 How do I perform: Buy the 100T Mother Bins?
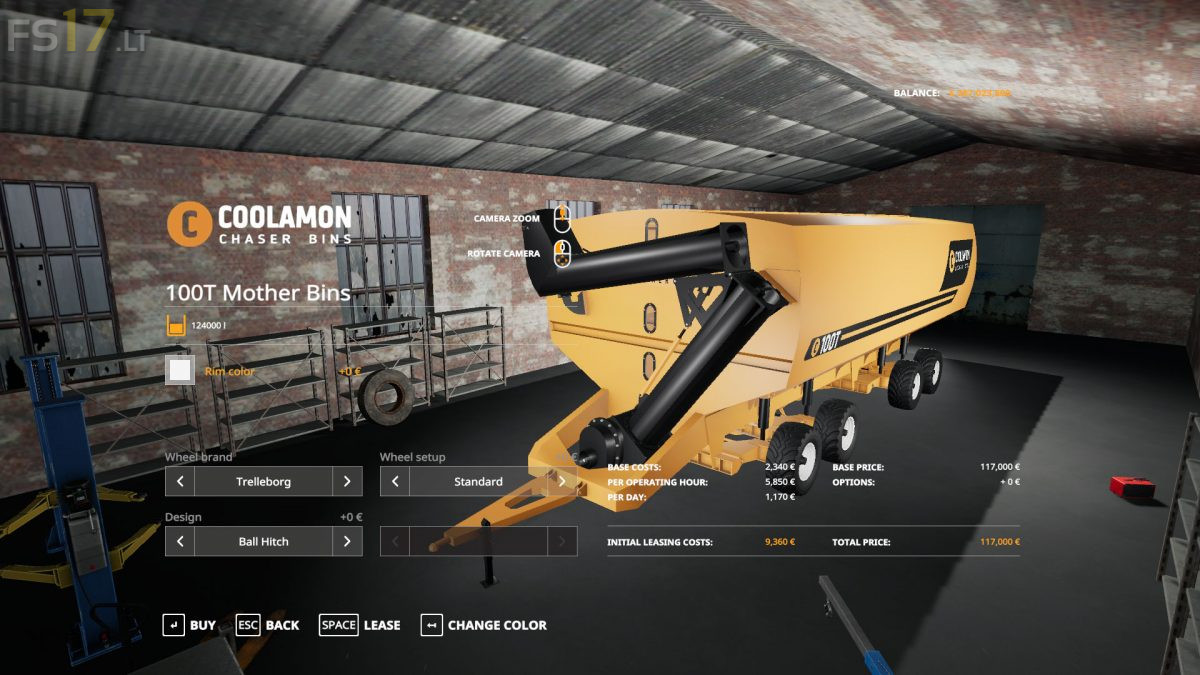click(189, 625)
